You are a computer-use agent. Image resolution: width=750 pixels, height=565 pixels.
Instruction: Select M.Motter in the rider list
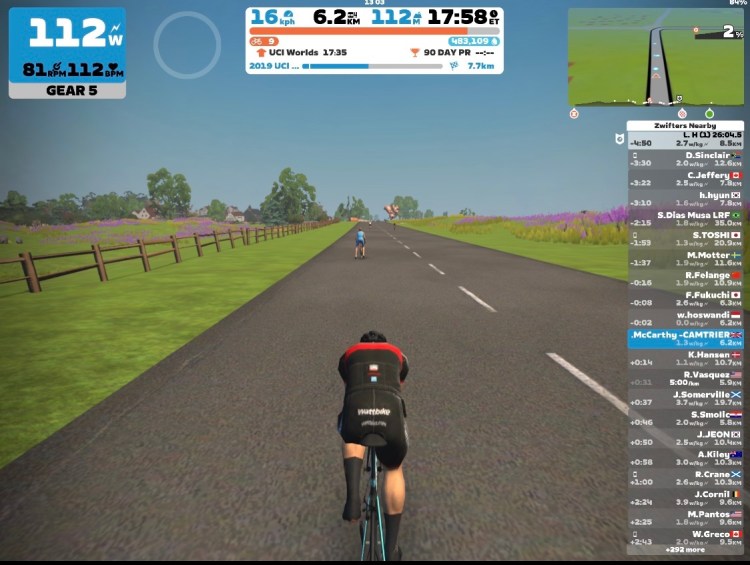pyautogui.click(x=685, y=259)
